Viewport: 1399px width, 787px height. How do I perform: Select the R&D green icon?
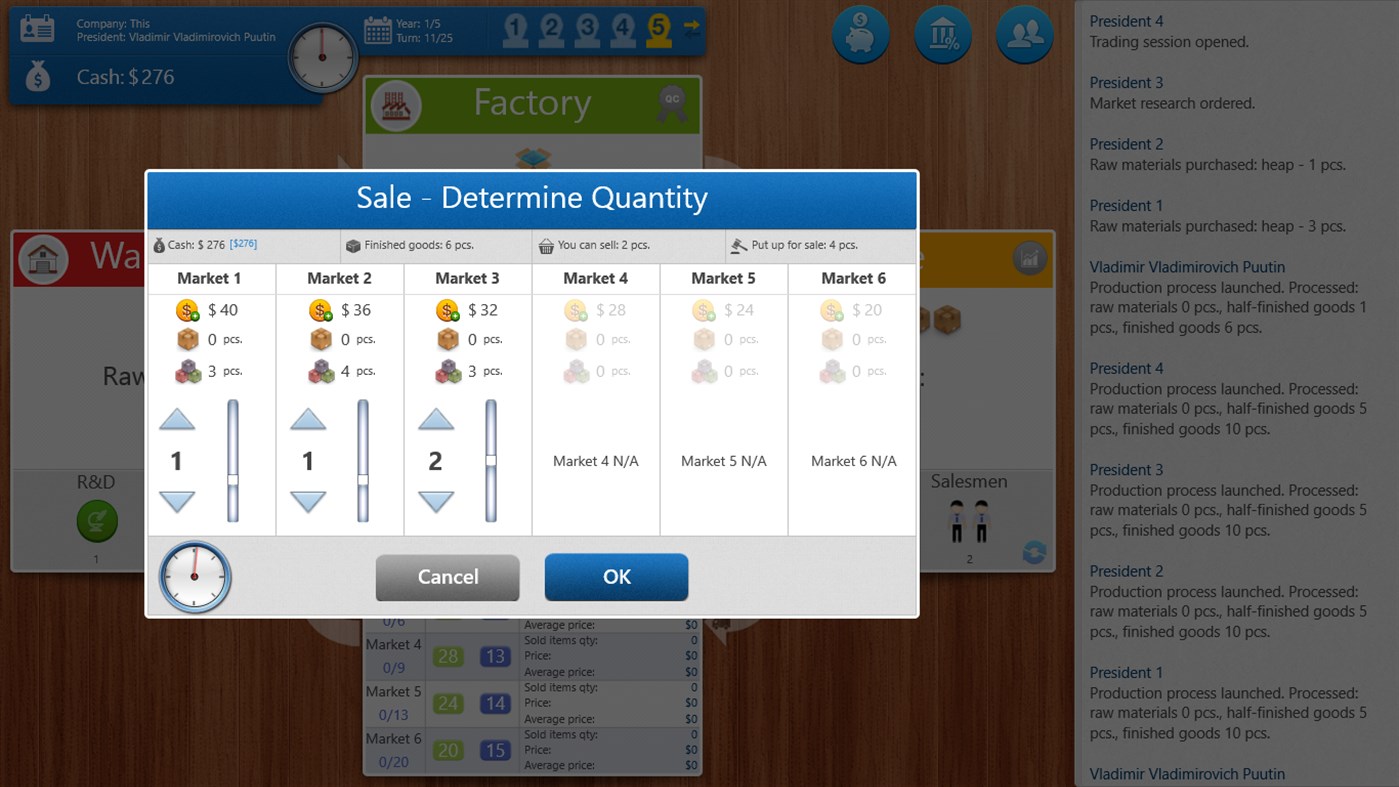click(x=97, y=521)
